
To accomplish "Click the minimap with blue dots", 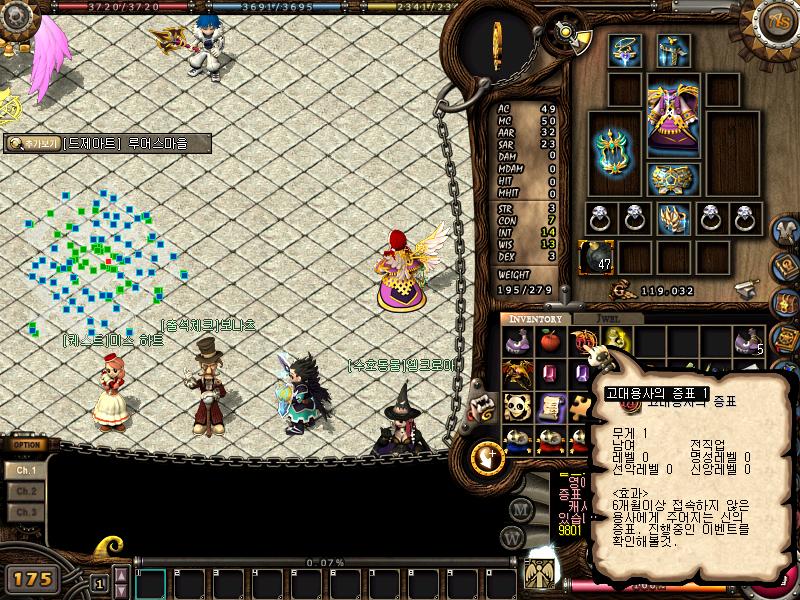I will click(100, 260).
